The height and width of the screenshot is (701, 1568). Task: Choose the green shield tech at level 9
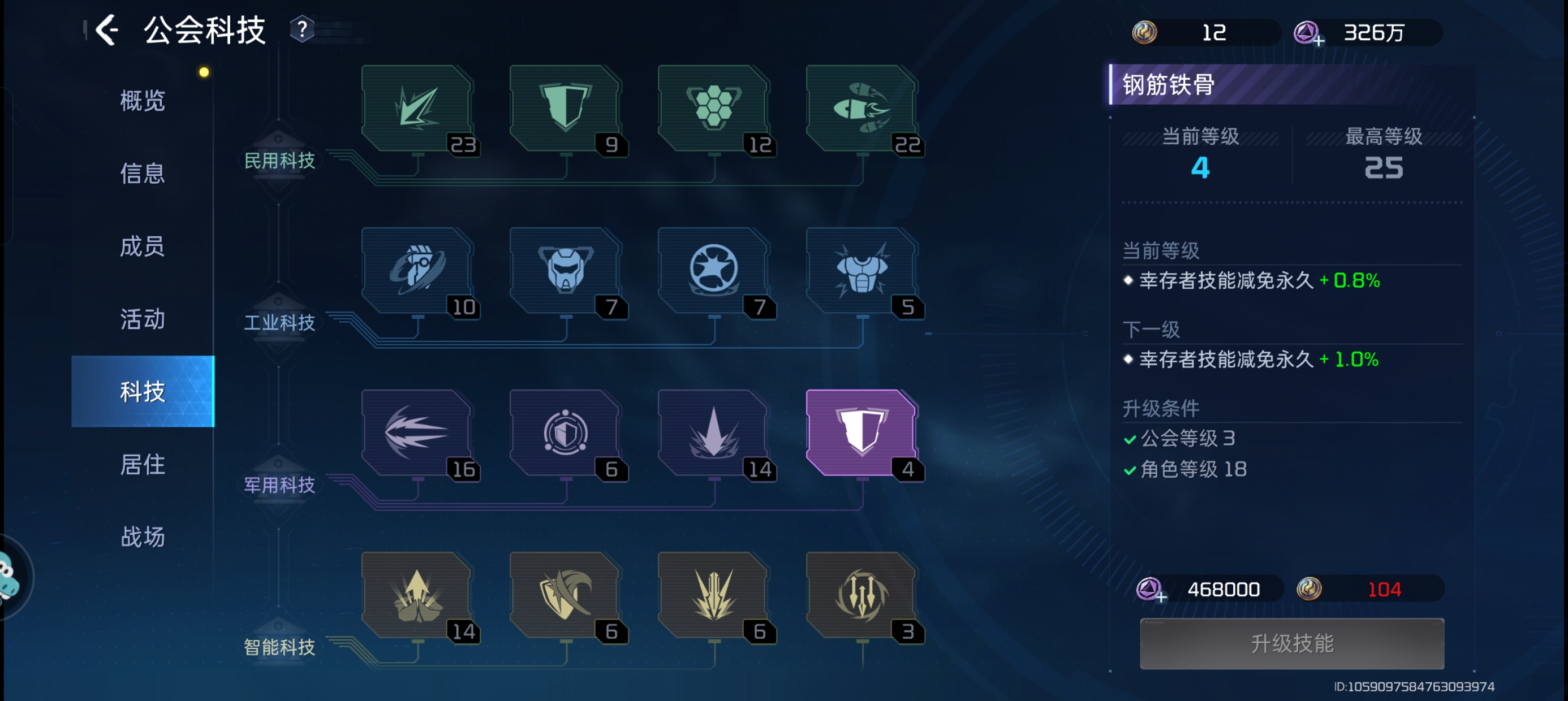click(x=565, y=108)
